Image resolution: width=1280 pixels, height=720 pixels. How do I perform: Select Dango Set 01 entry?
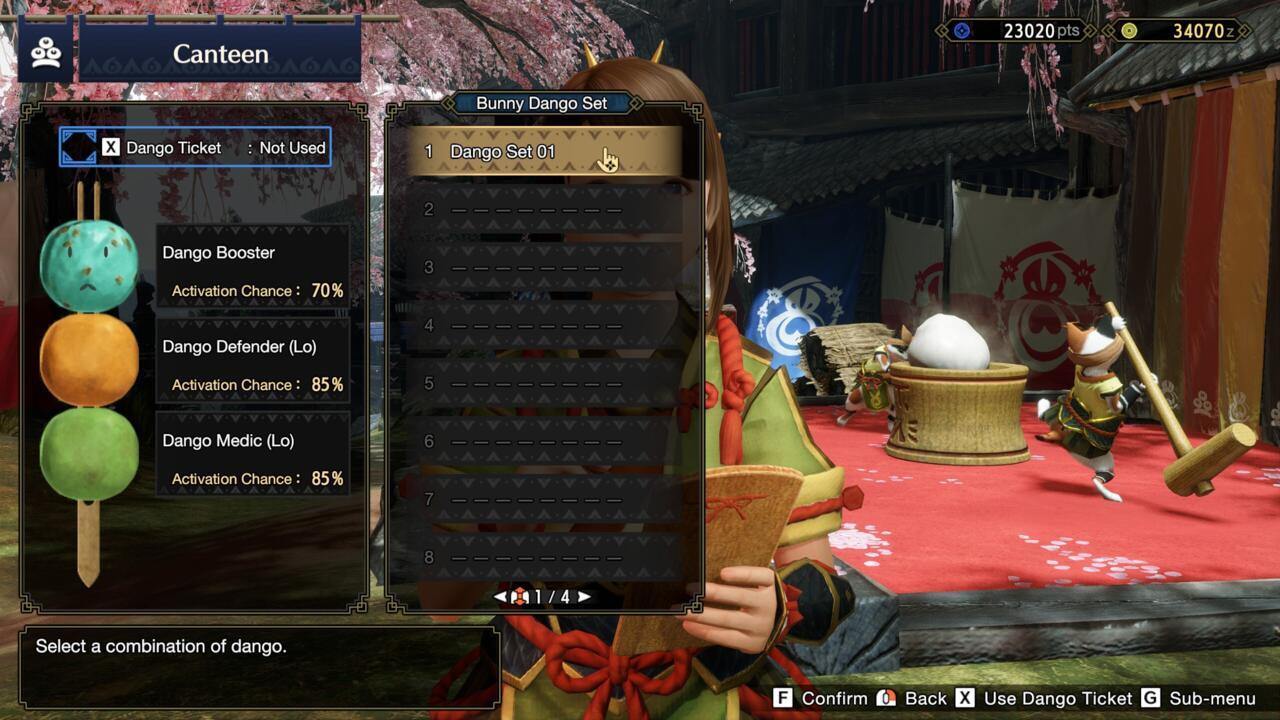click(x=545, y=152)
